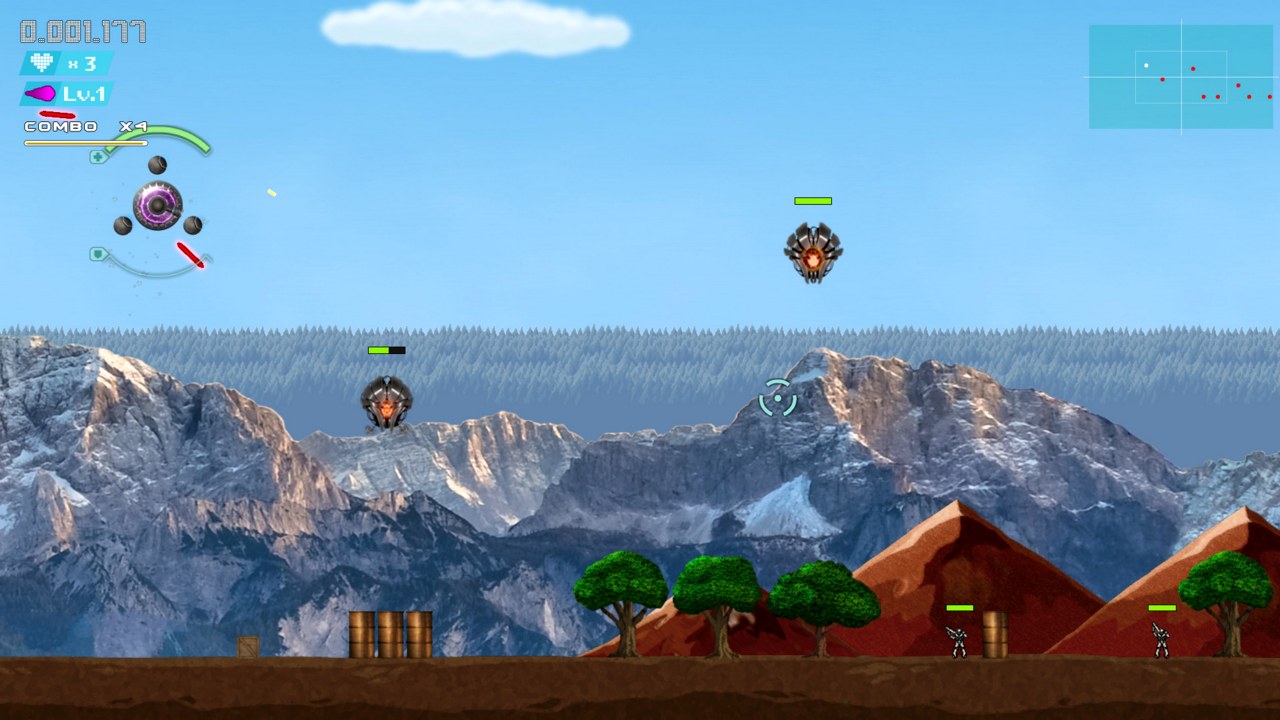
Task: Click the shield pickup icon below the ship
Action: click(x=96, y=253)
